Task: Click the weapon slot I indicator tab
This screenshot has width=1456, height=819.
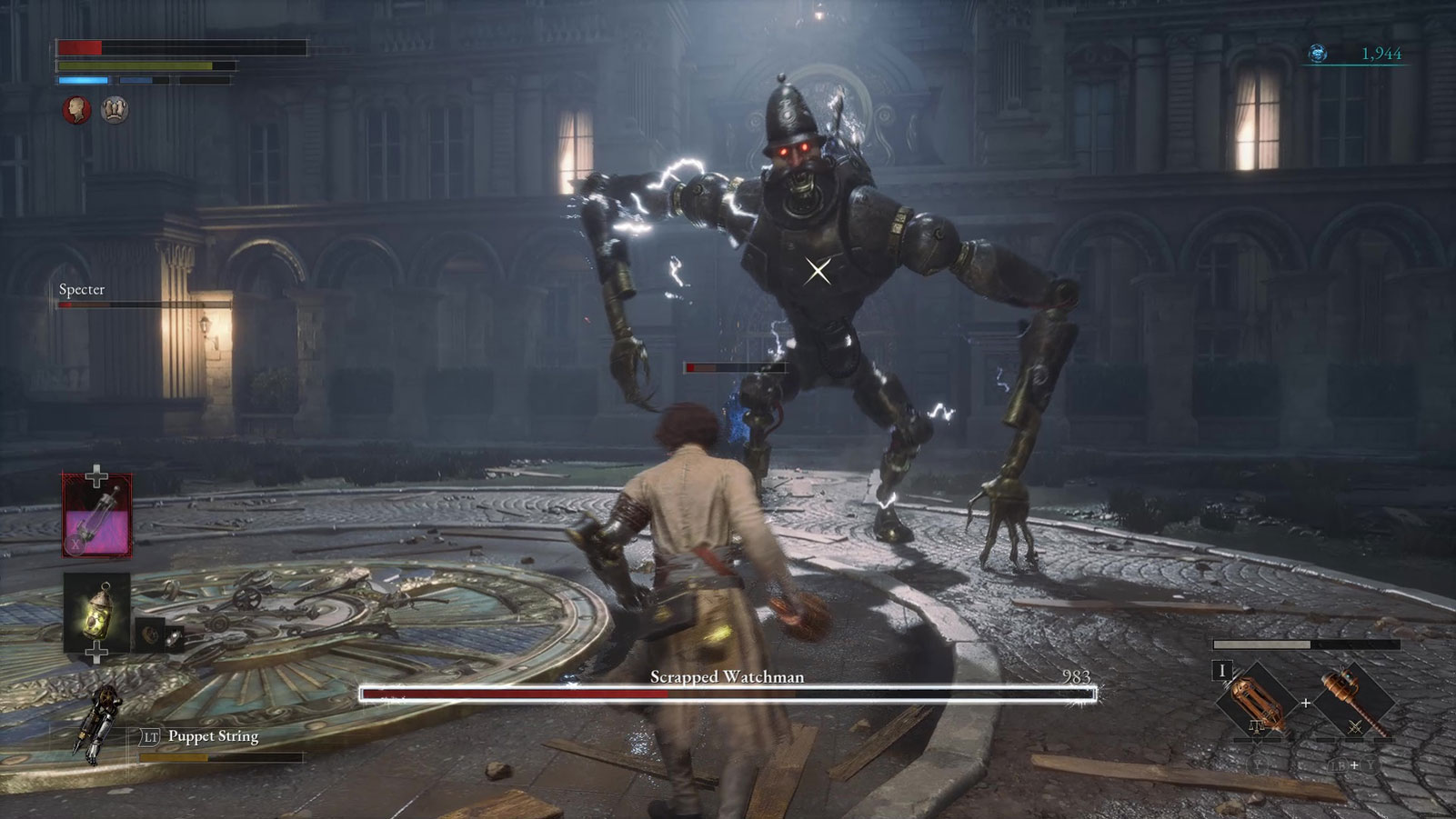Action: point(1221,670)
